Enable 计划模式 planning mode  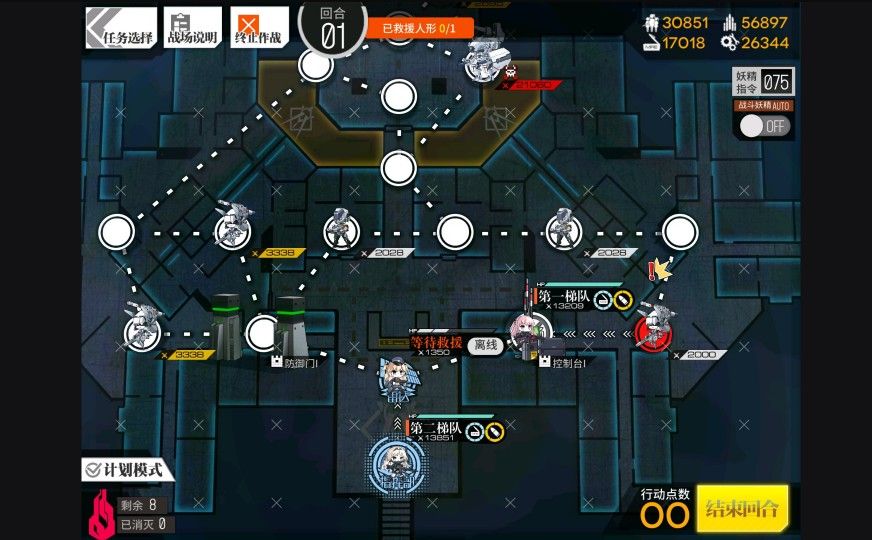128,469
